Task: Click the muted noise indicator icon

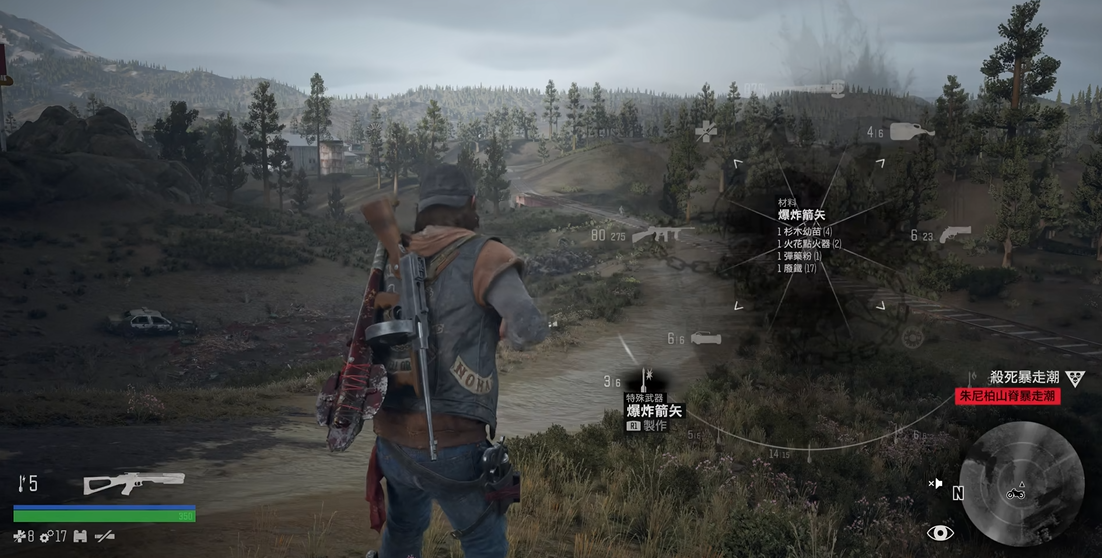Action: click(x=936, y=484)
